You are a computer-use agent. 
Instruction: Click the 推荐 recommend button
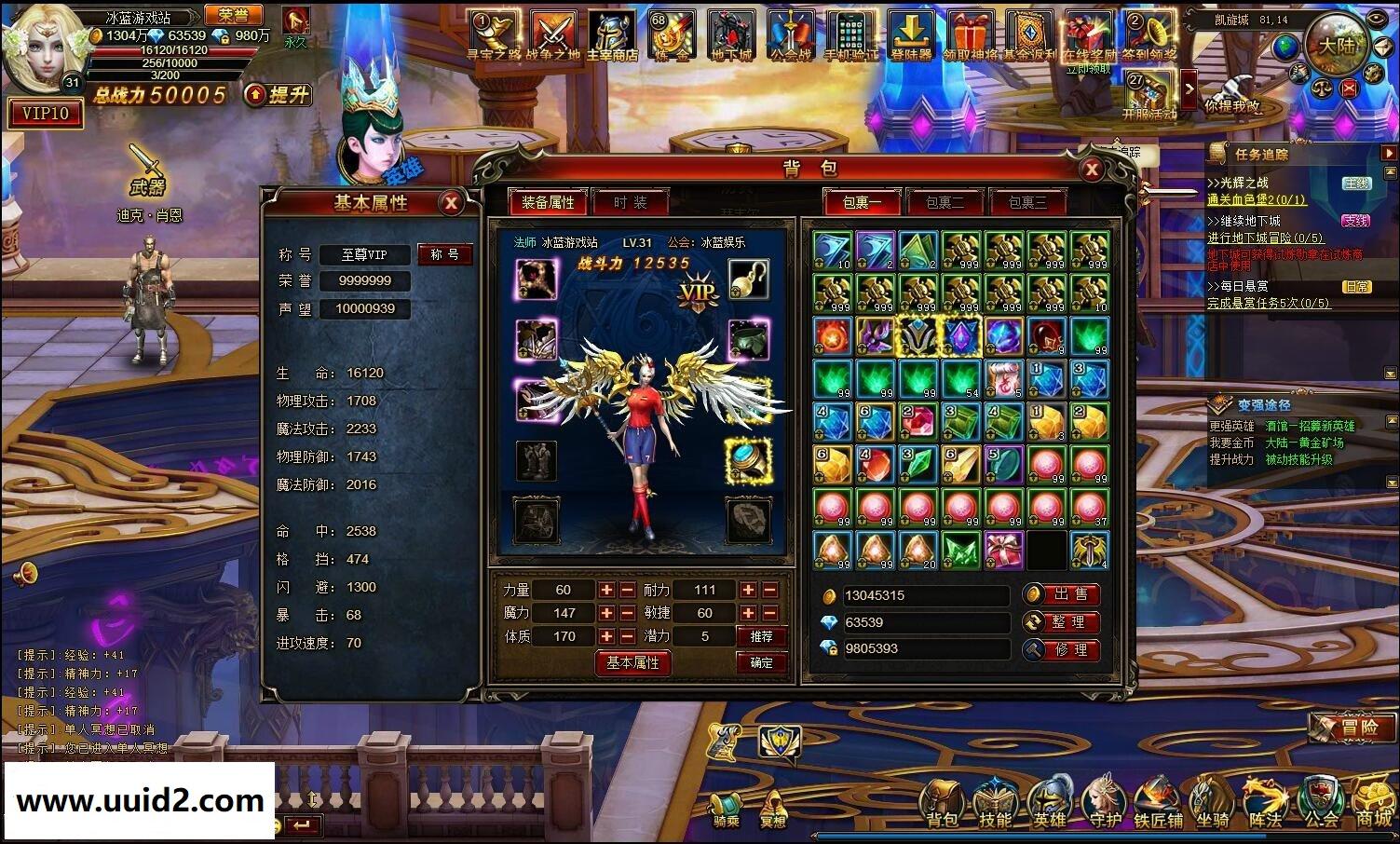761,636
